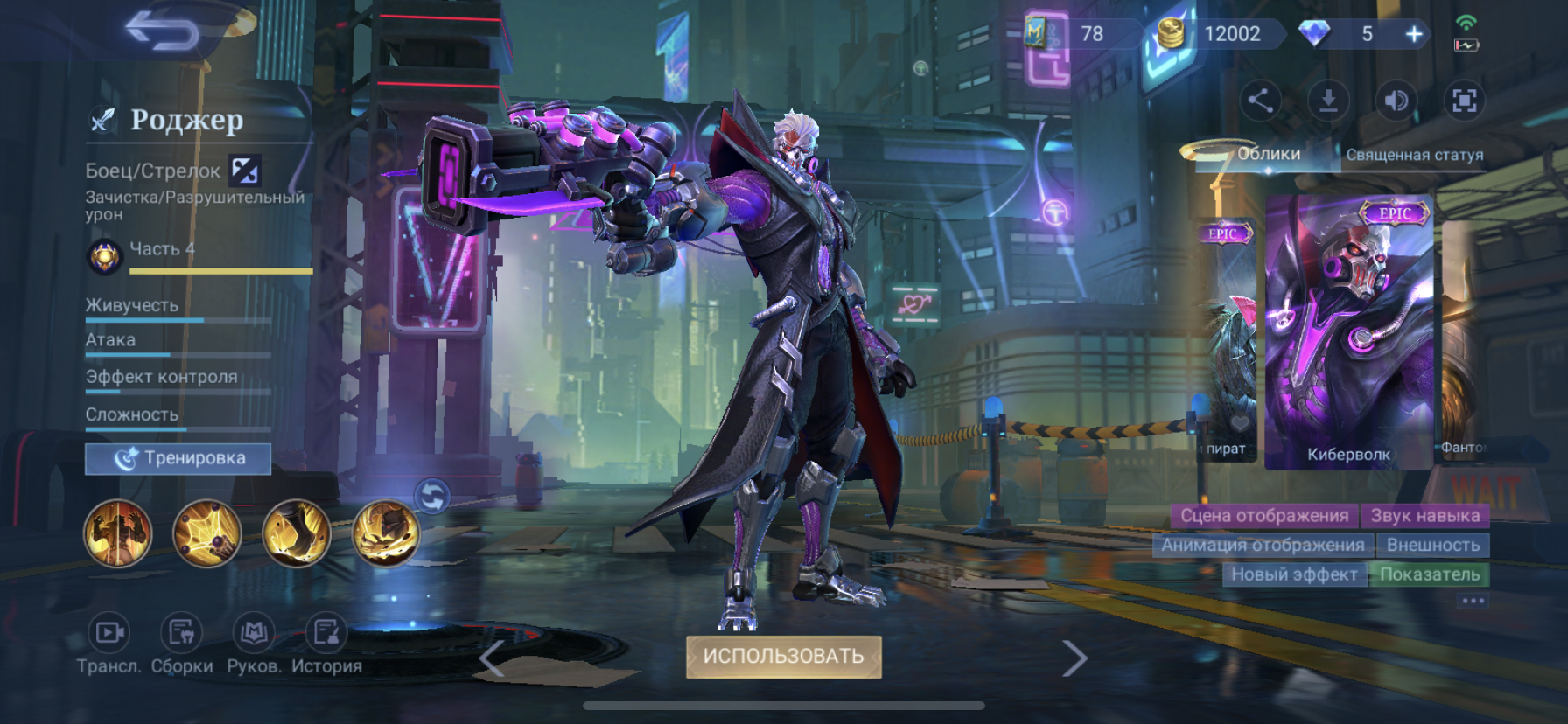This screenshot has height=724, width=1568.
Task: Share the hero via share icon
Action: click(1260, 101)
